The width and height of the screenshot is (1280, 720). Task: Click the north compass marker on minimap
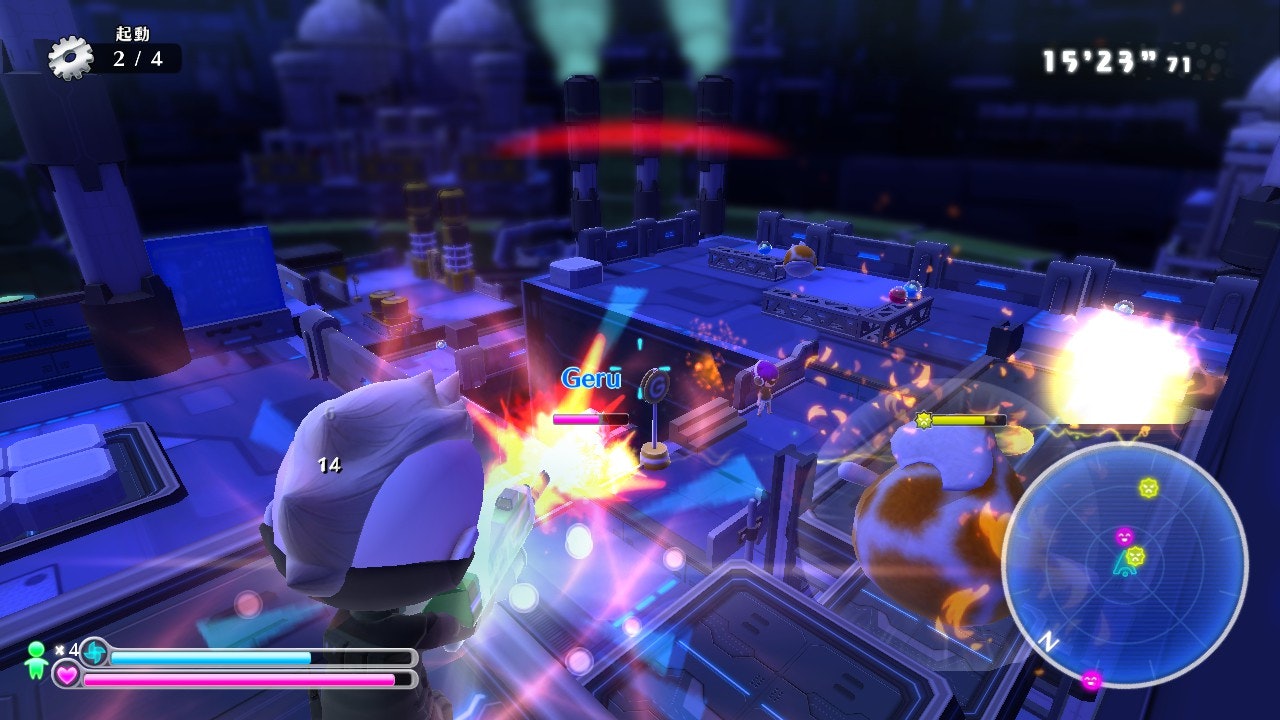point(1047,642)
